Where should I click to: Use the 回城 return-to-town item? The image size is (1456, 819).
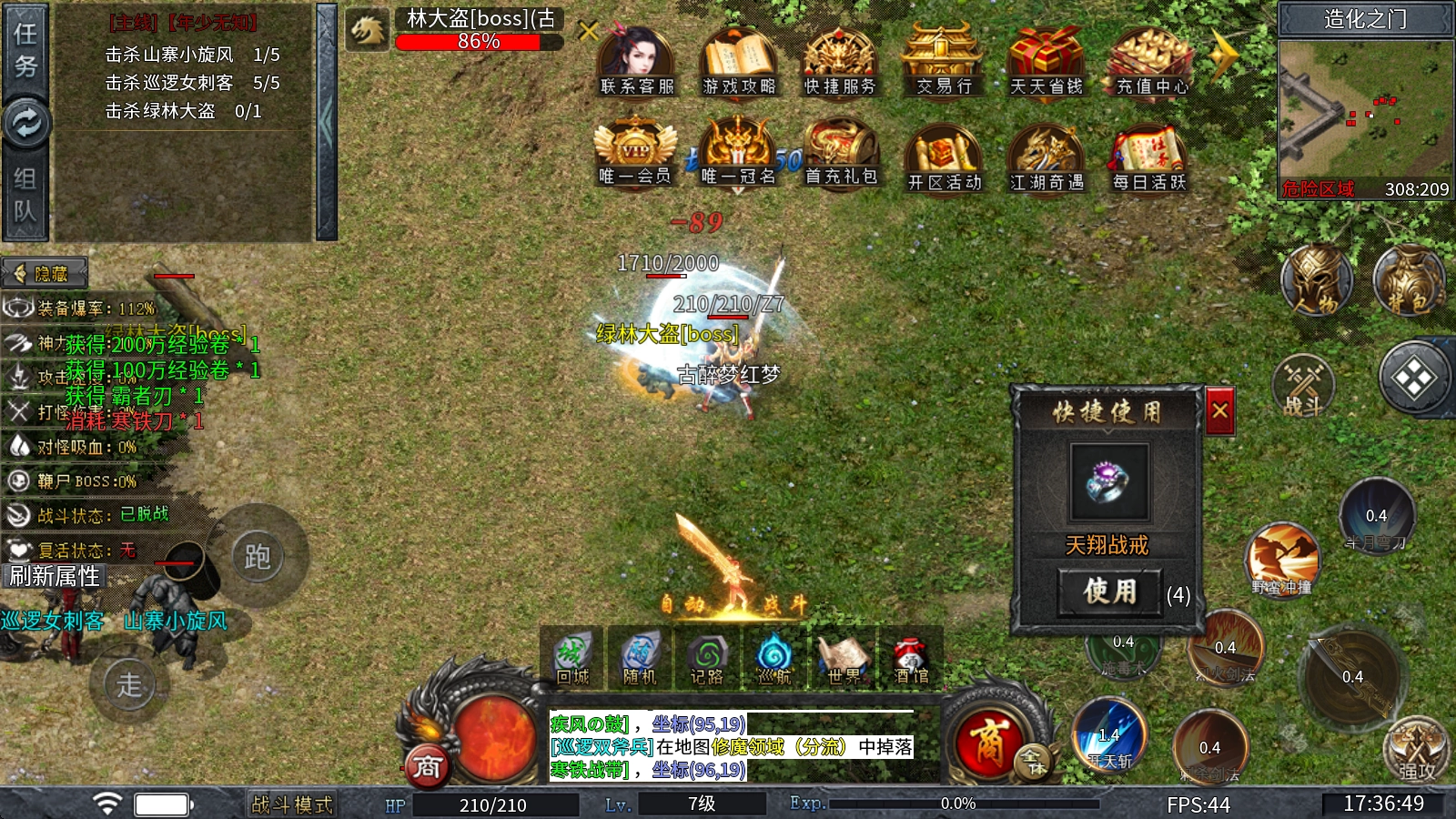coord(572,657)
